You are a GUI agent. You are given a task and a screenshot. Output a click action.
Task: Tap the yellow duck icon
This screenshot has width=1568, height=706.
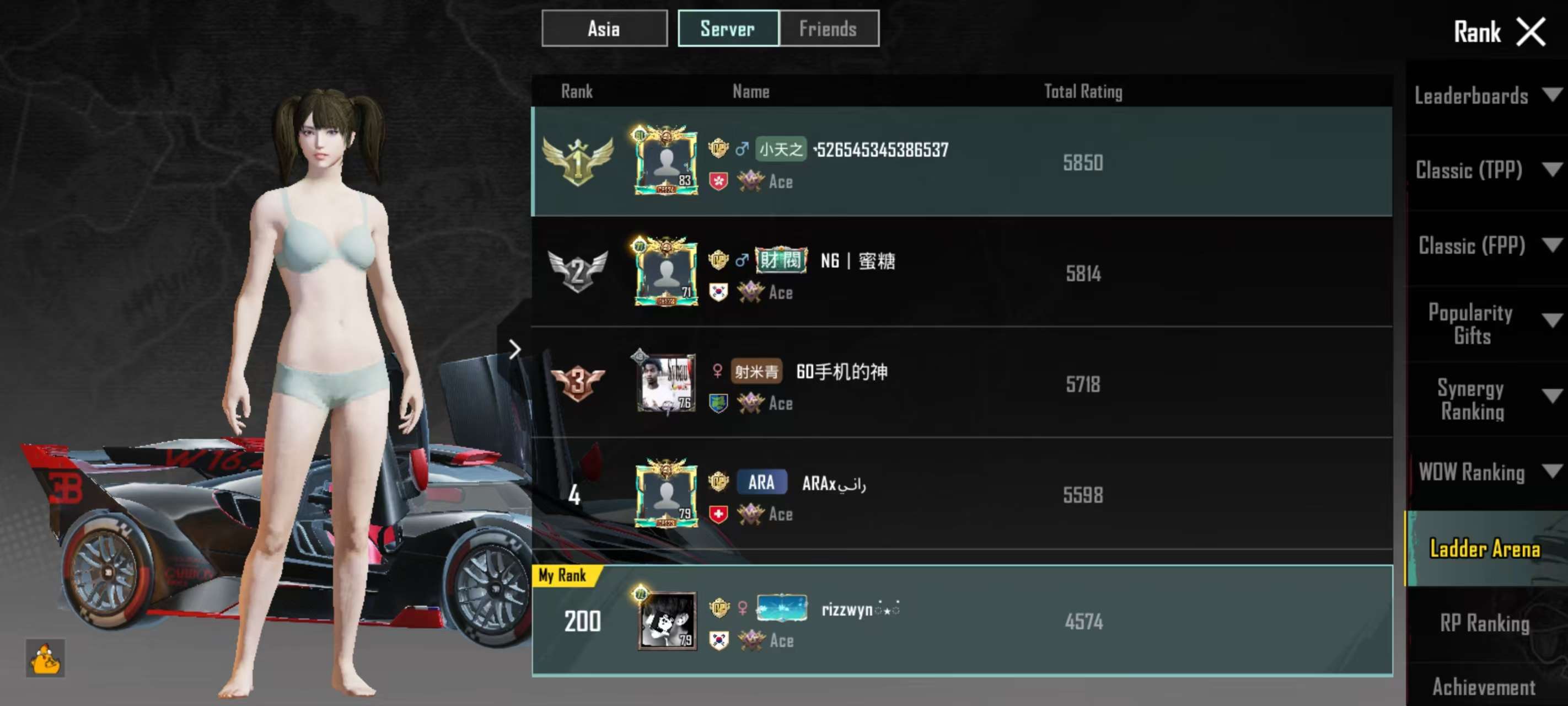pyautogui.click(x=46, y=659)
